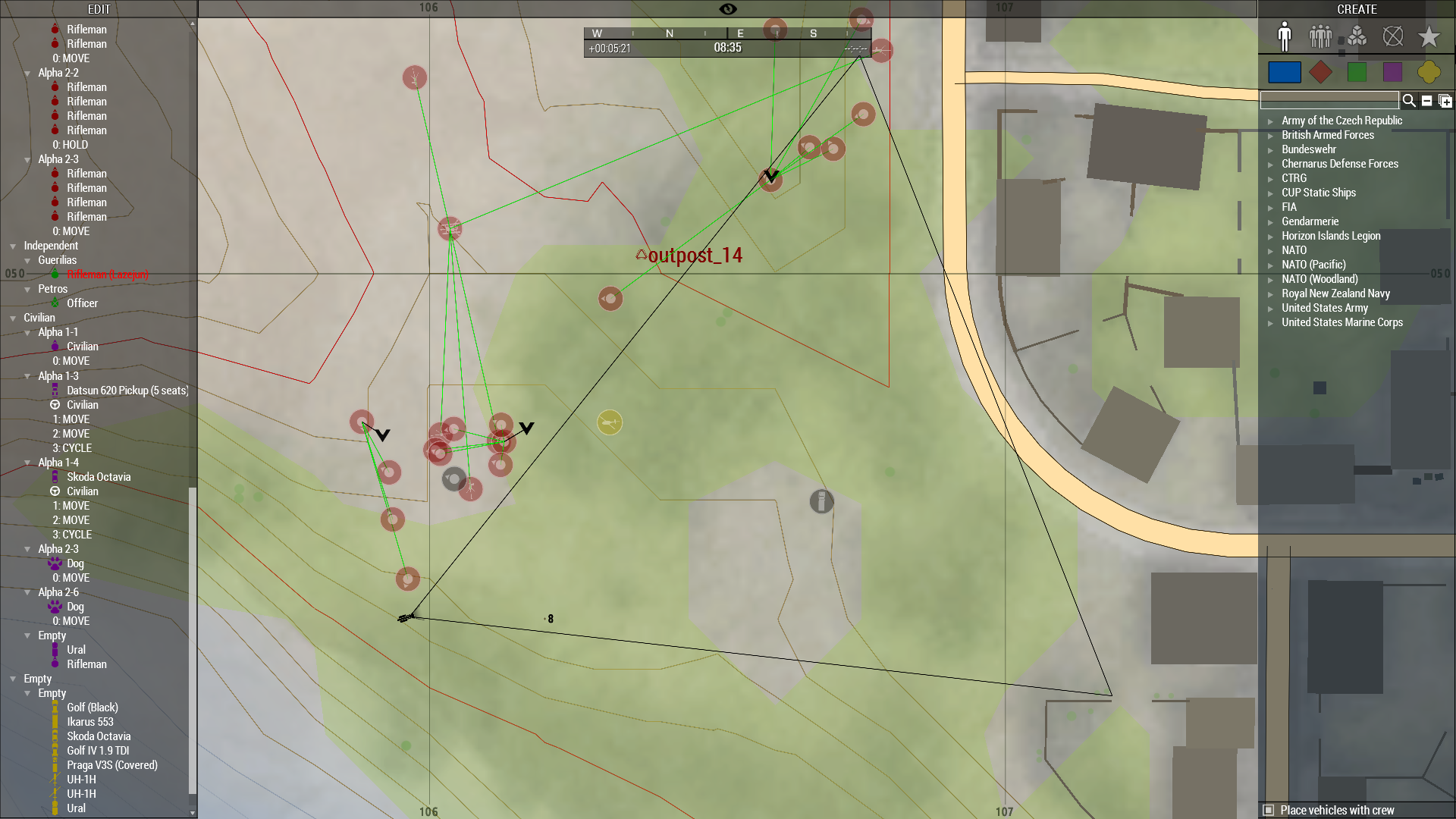Click the eye visibility icon above the map
Viewport: 1456px width, 819px height.
[x=727, y=8]
